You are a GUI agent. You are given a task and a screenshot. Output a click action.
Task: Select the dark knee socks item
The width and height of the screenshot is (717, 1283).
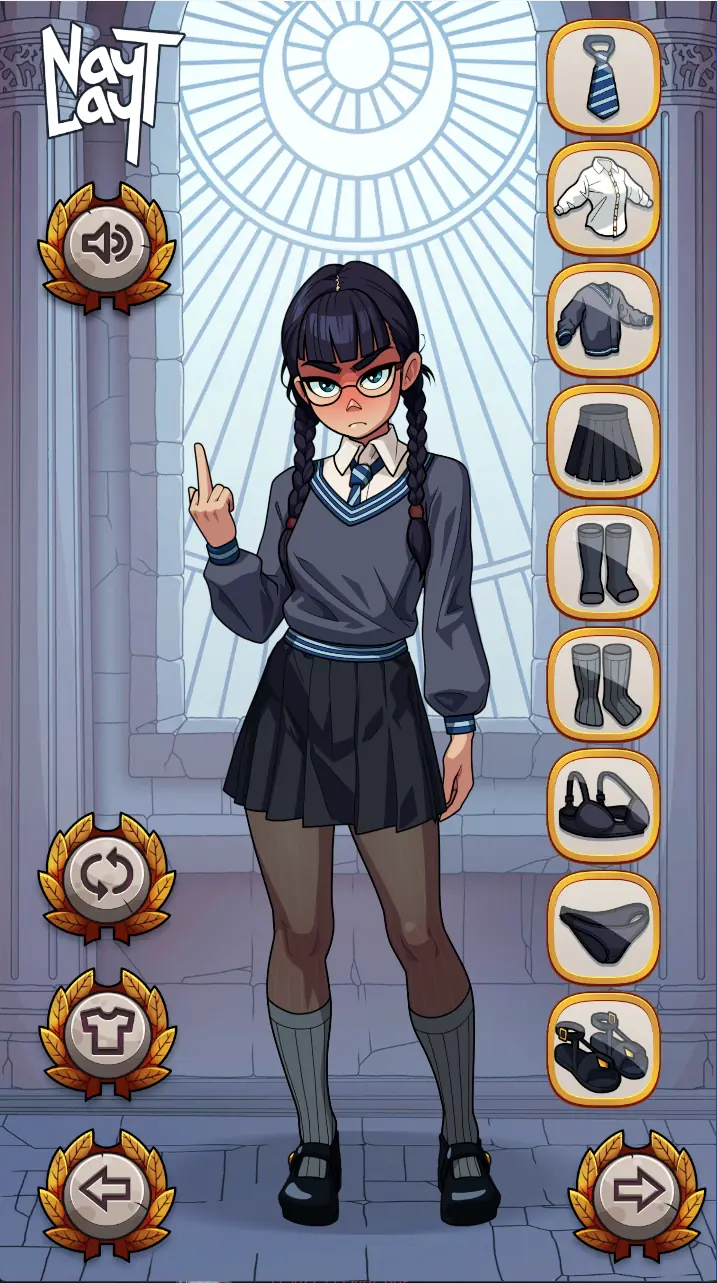click(x=604, y=563)
